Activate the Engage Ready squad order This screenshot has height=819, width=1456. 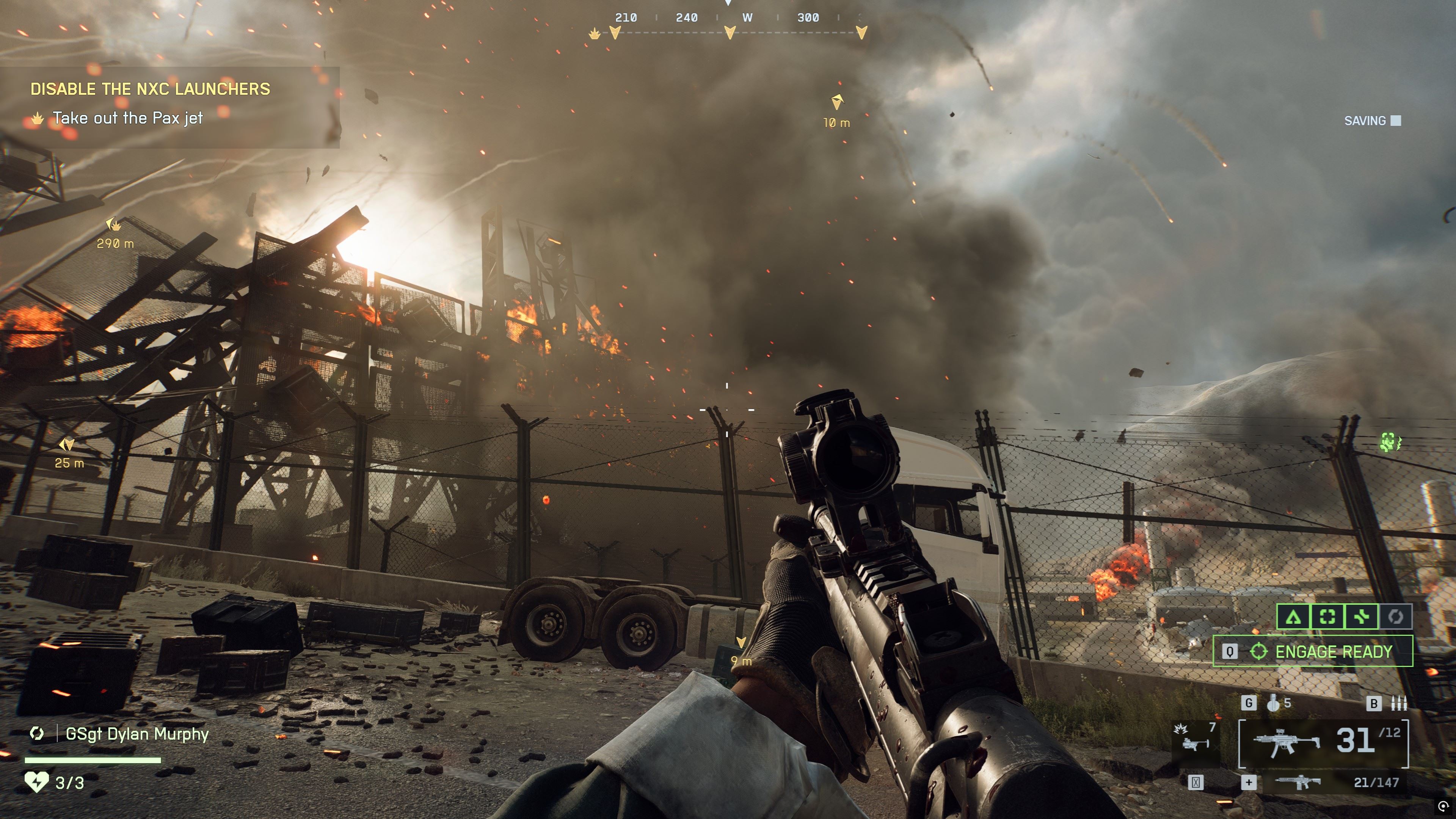1312,652
